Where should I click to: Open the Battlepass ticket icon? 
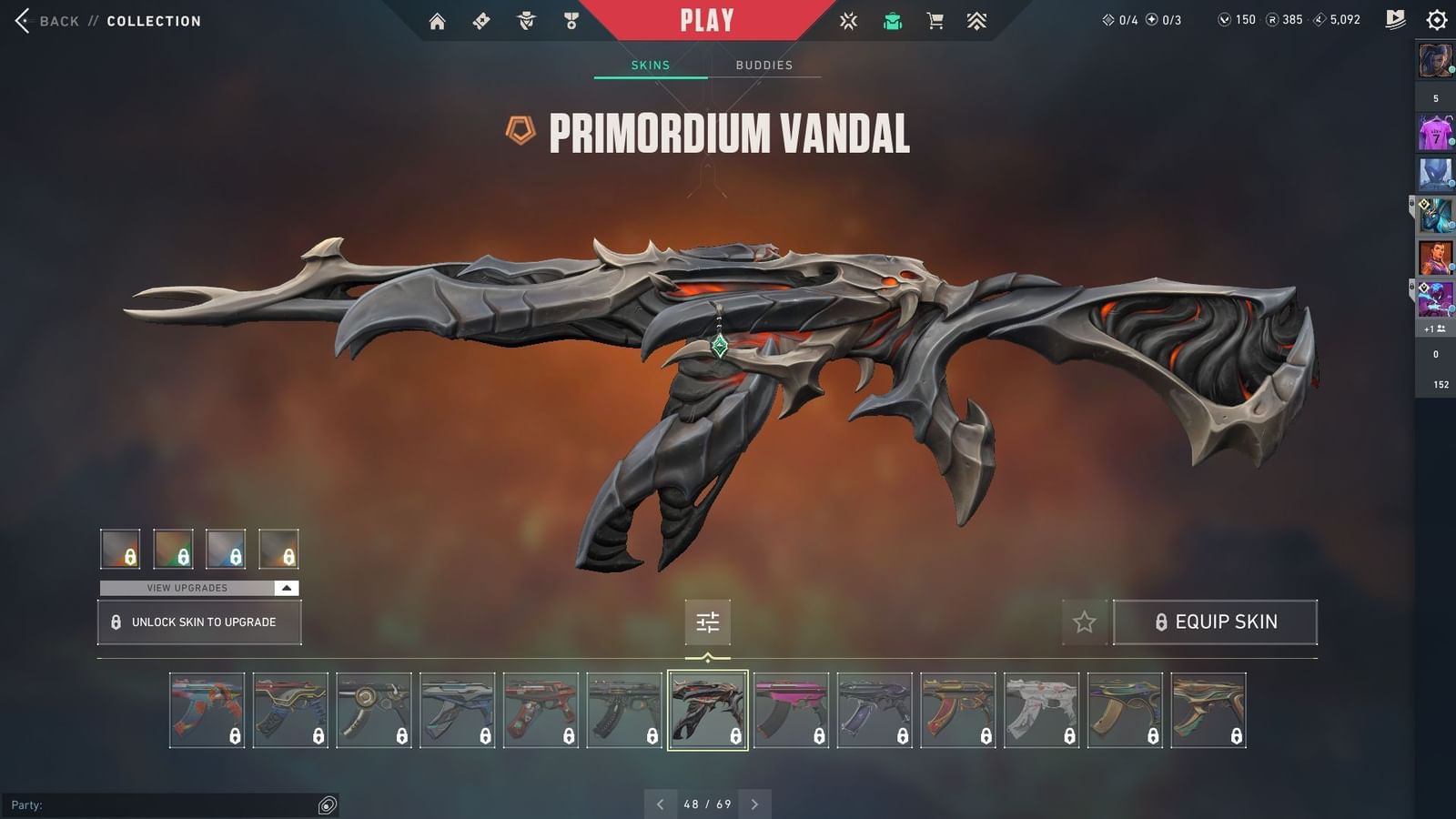[x=481, y=20]
